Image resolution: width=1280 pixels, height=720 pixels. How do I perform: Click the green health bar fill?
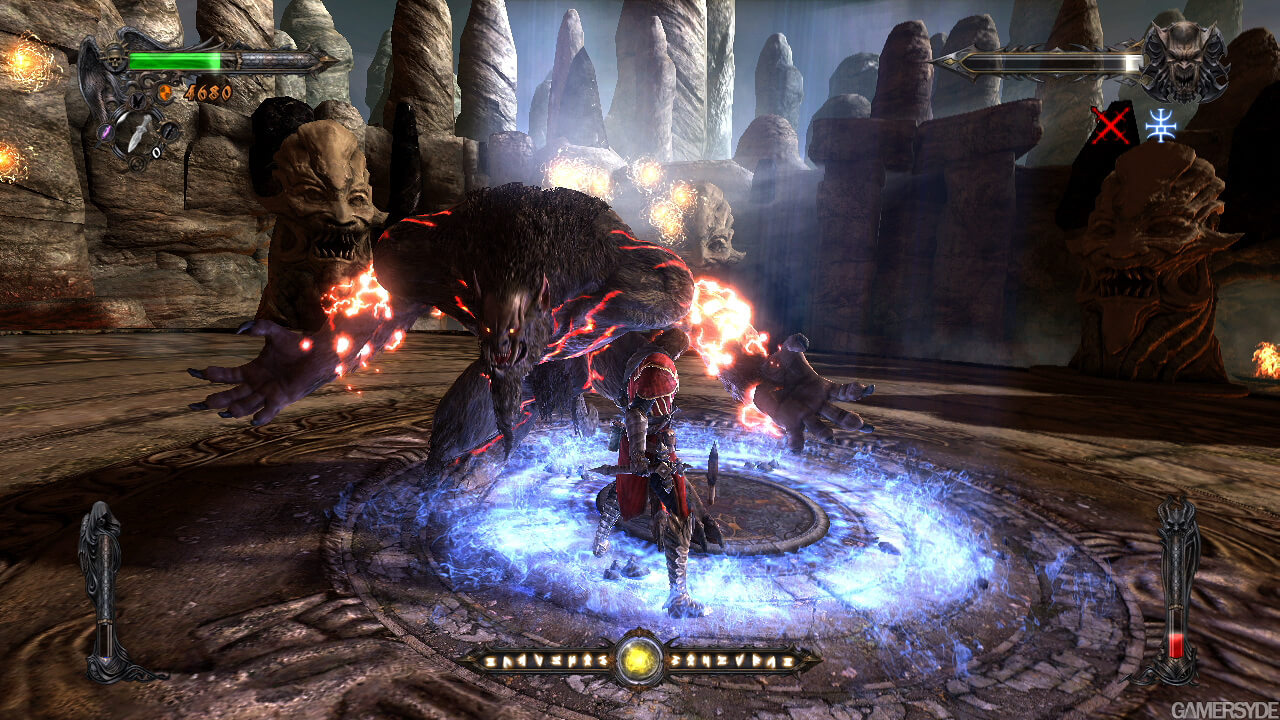click(x=175, y=59)
